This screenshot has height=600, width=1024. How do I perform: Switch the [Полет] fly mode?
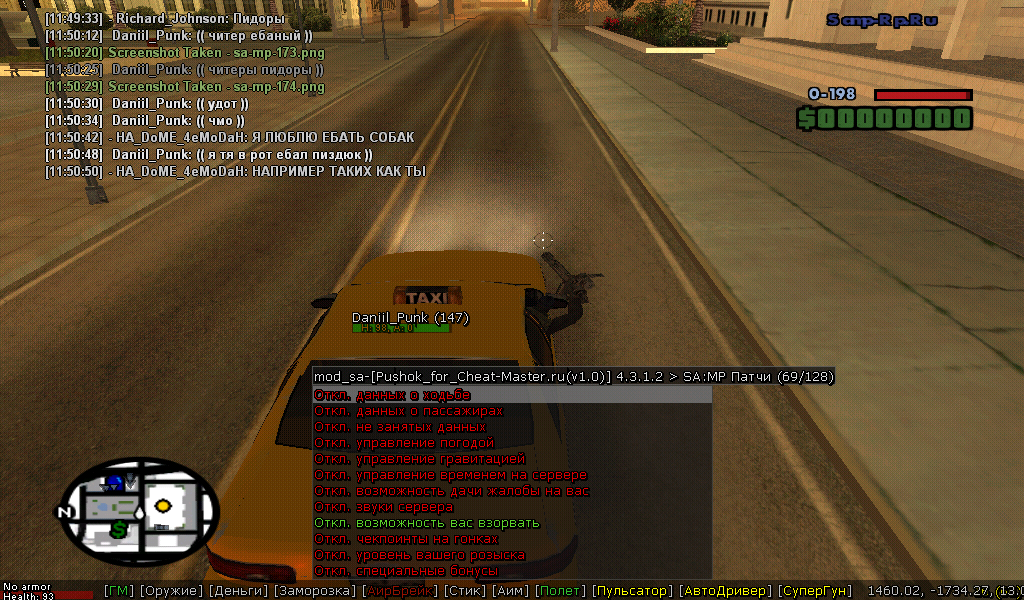click(x=560, y=592)
